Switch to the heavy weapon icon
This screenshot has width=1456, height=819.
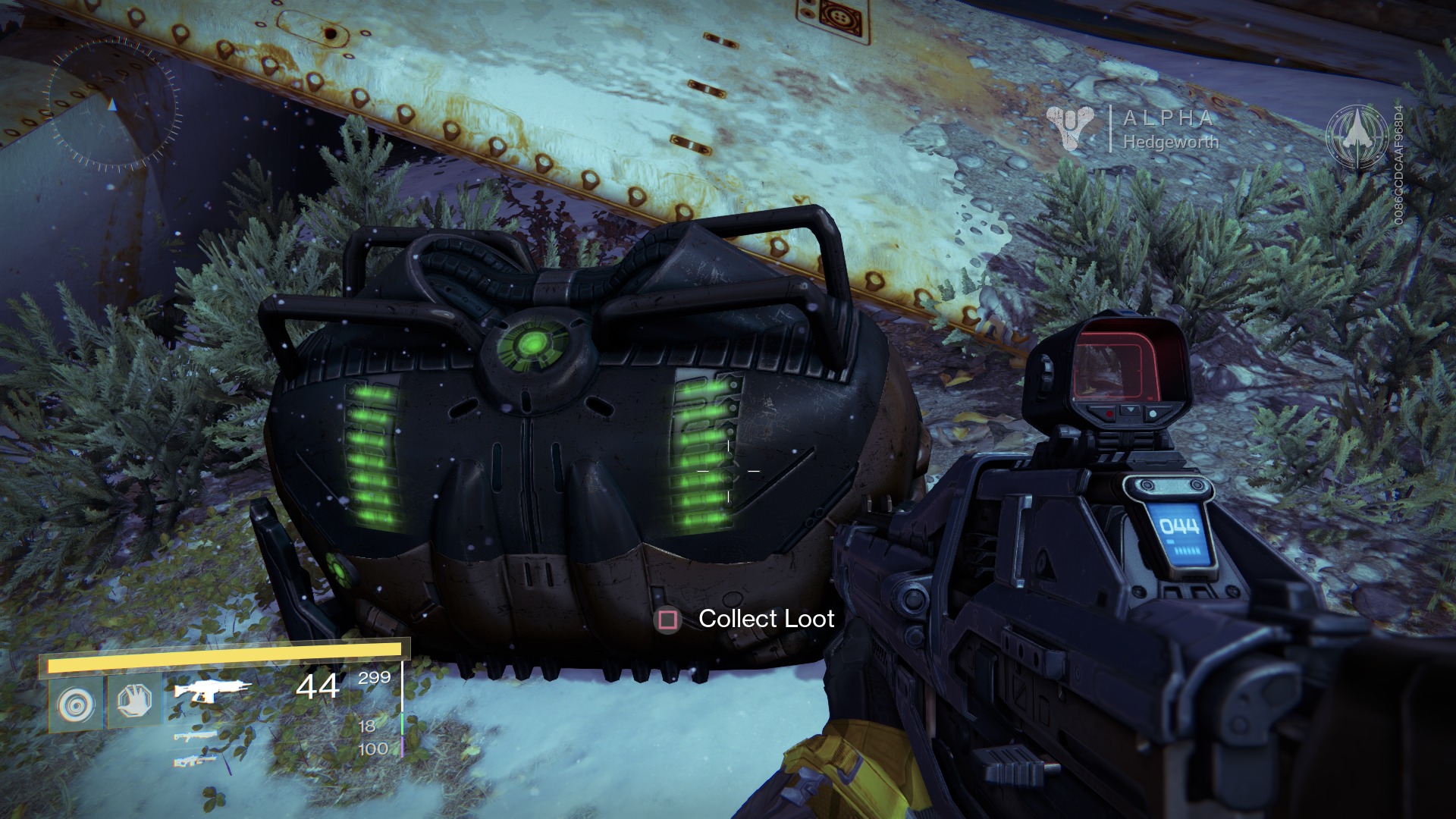(196, 760)
